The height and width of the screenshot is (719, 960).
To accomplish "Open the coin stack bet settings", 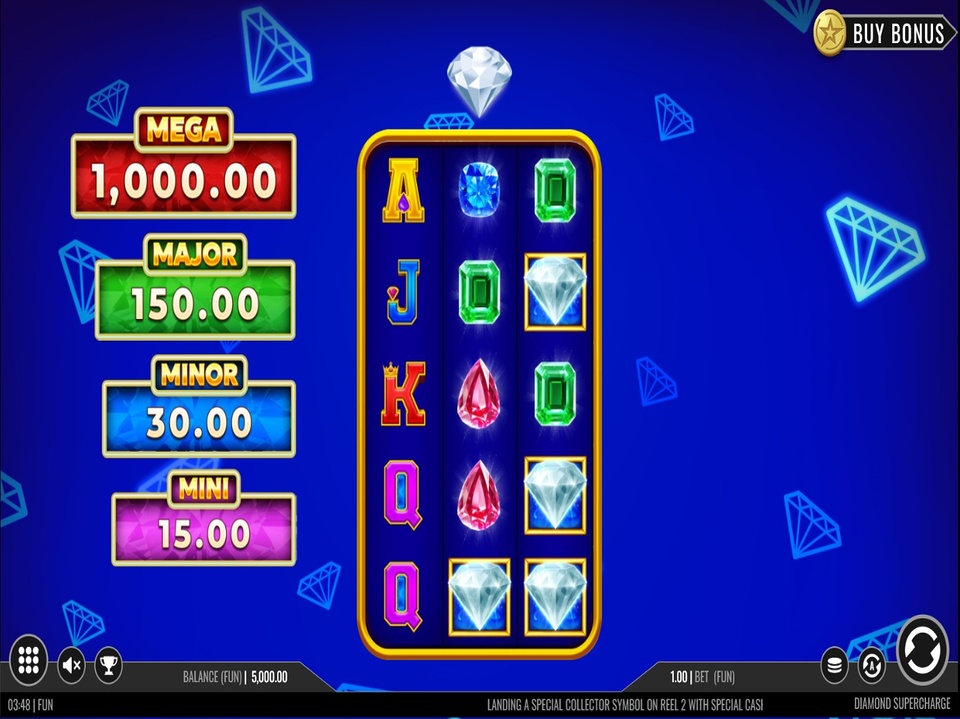I will (x=835, y=664).
